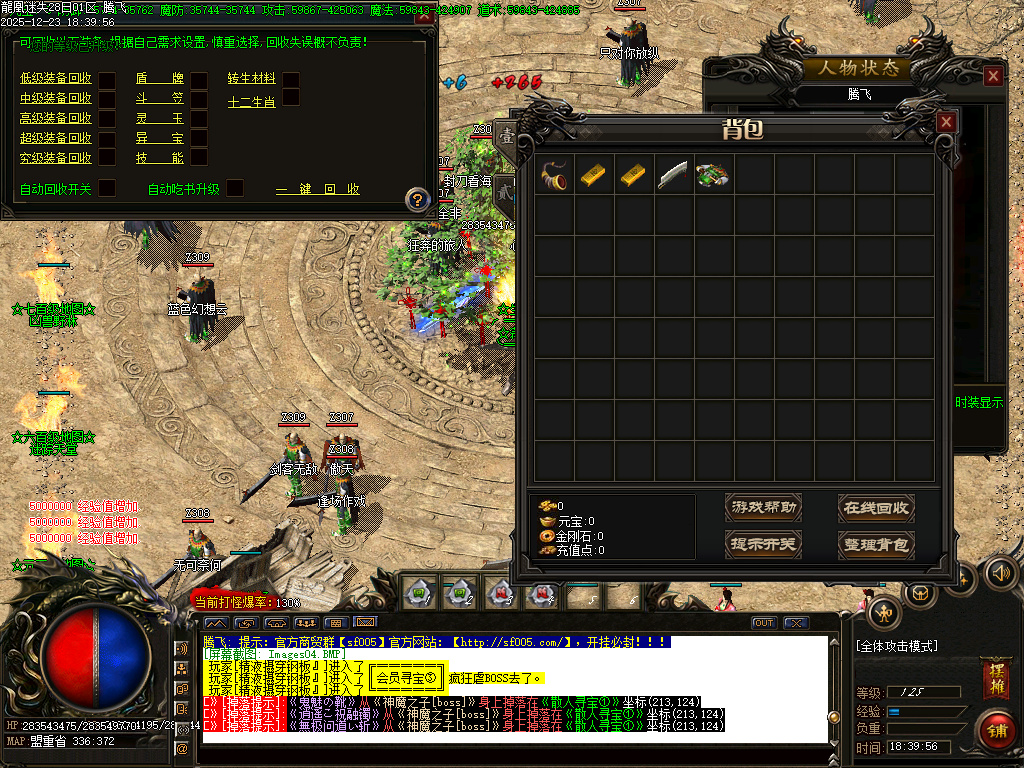Select the horn item in the bag
The width and height of the screenshot is (1024, 768).
[x=553, y=175]
